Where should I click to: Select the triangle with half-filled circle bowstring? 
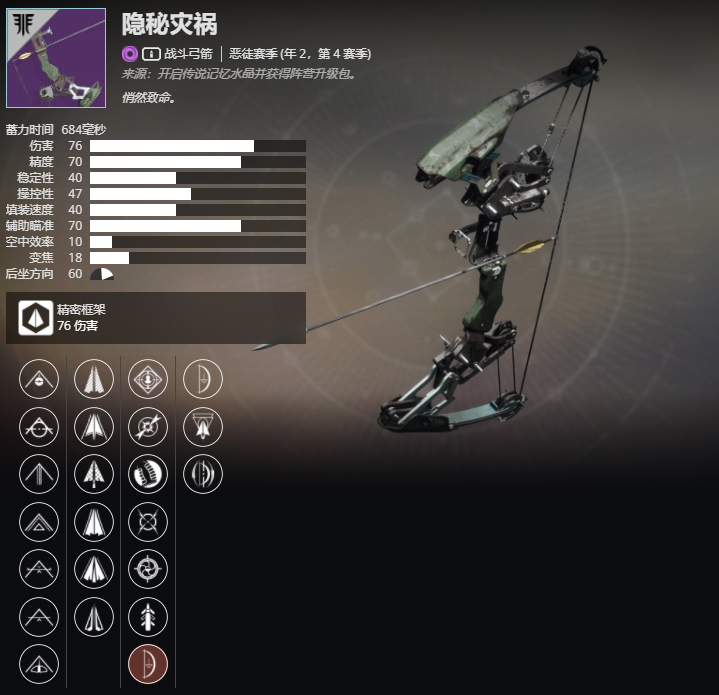39,378
